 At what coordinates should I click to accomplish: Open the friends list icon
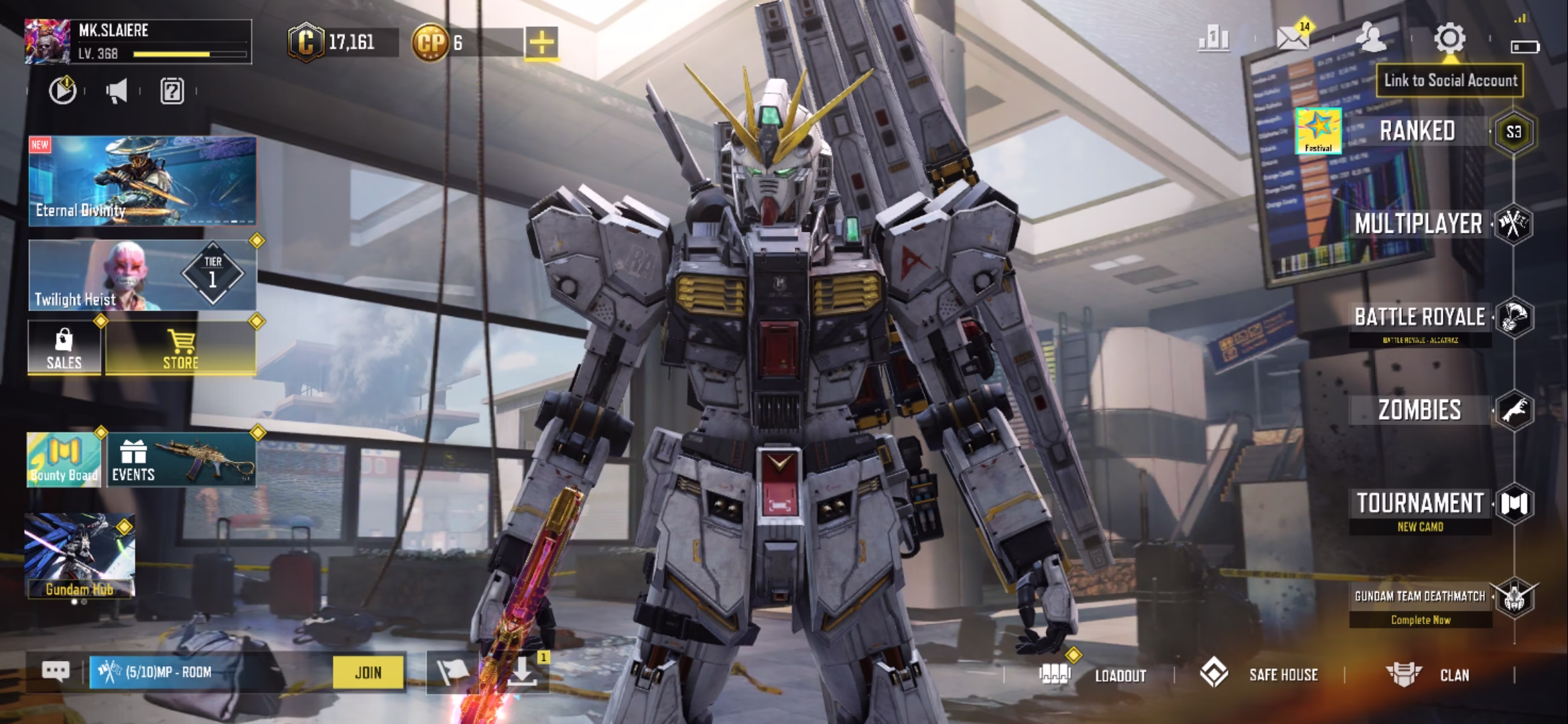[x=1371, y=38]
